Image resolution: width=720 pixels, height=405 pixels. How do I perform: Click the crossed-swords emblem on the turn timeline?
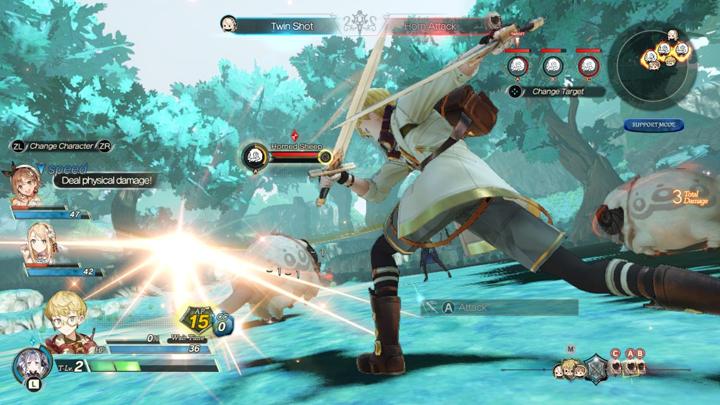pyautogui.click(x=596, y=367)
